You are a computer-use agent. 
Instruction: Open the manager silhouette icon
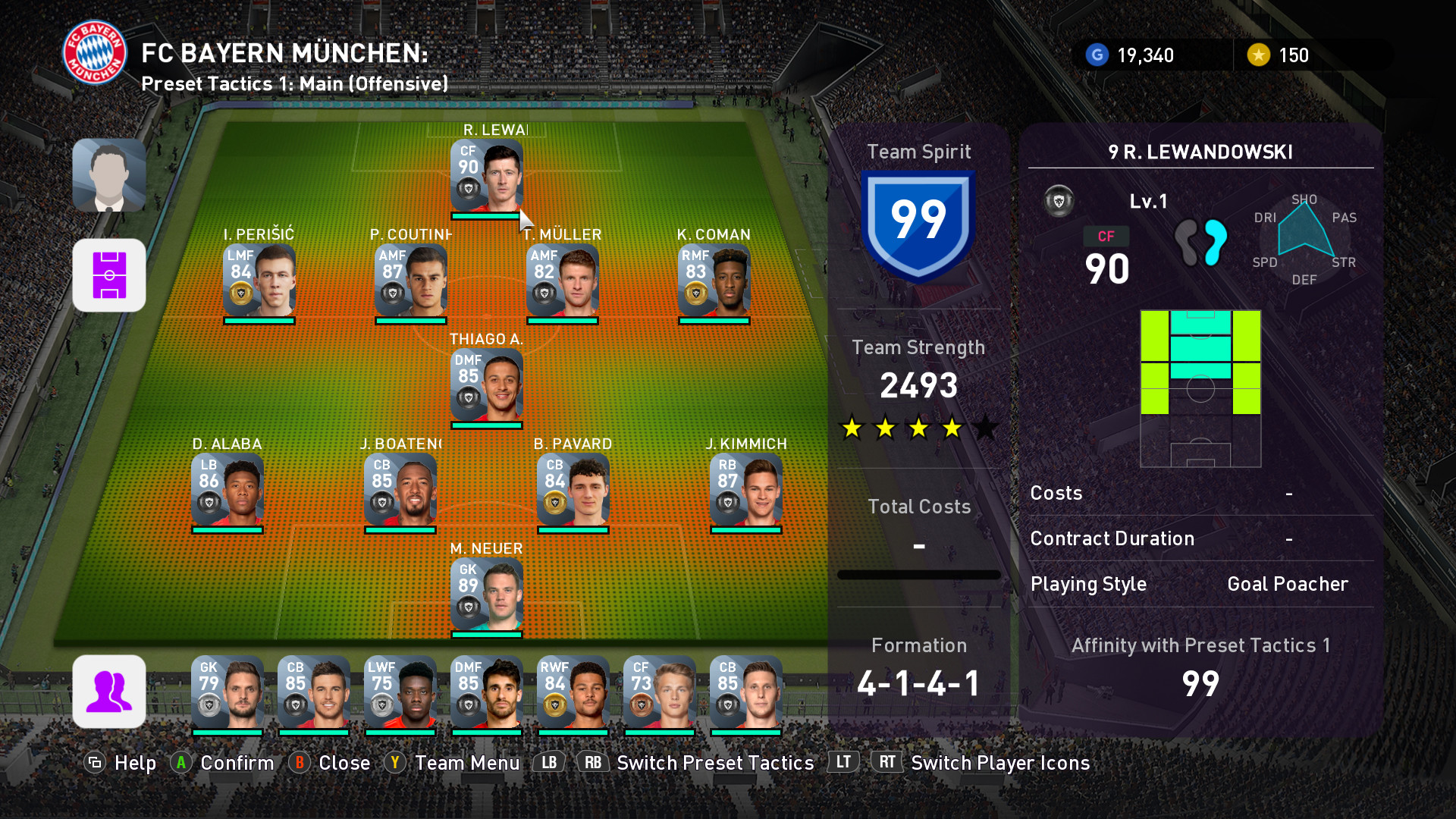[x=109, y=175]
